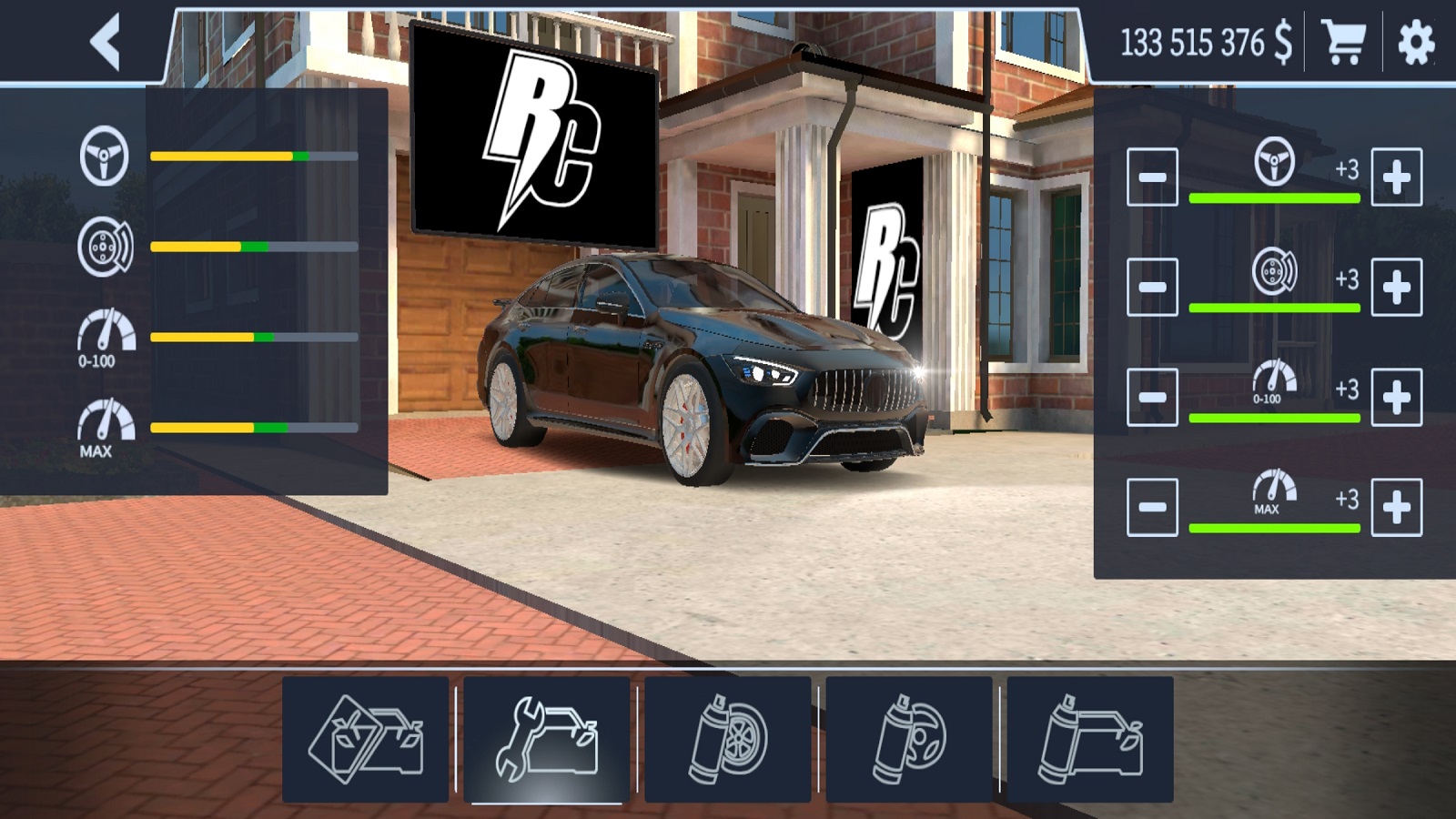Increase the brake upgrade level
This screenshot has width=1456, height=819.
coord(1396,288)
